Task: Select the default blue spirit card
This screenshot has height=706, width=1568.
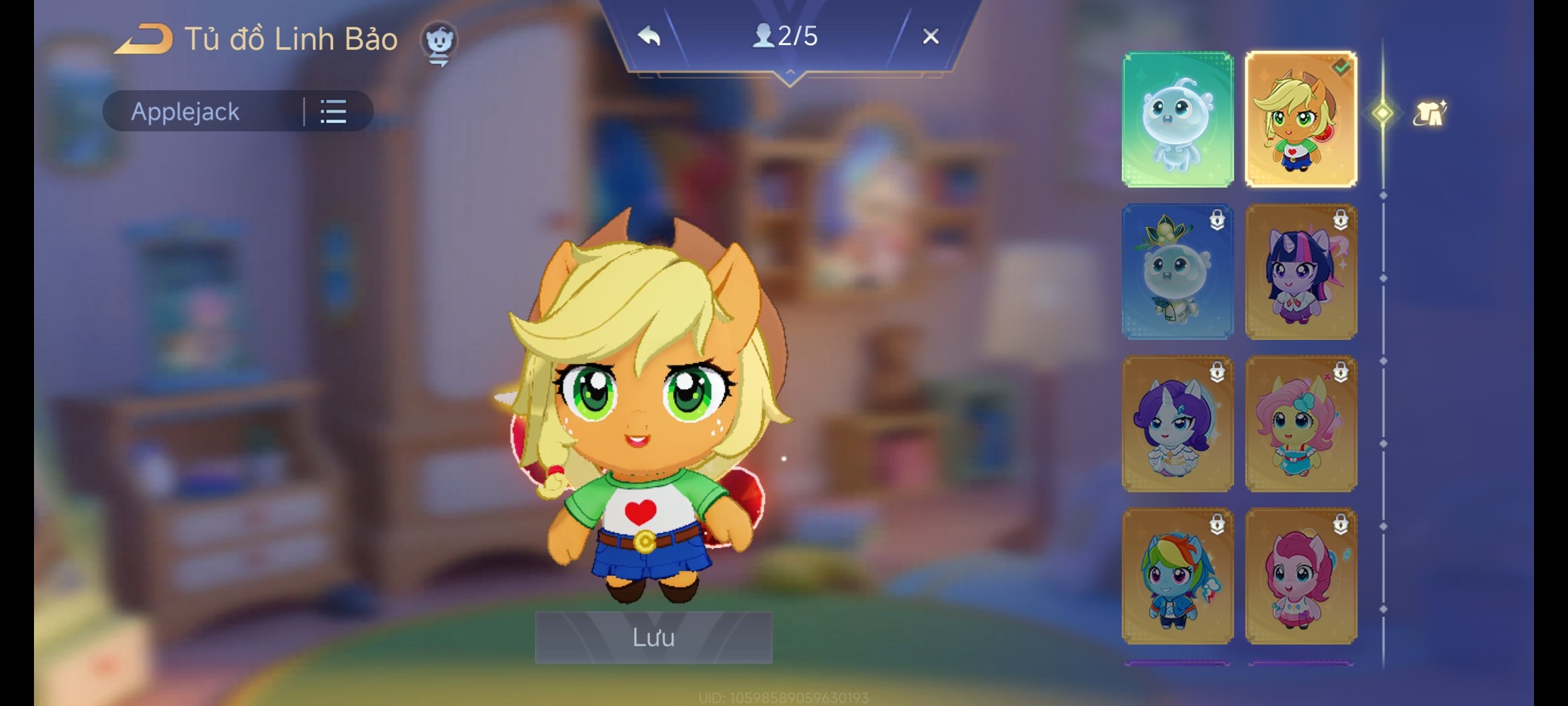Action: [x=1178, y=120]
